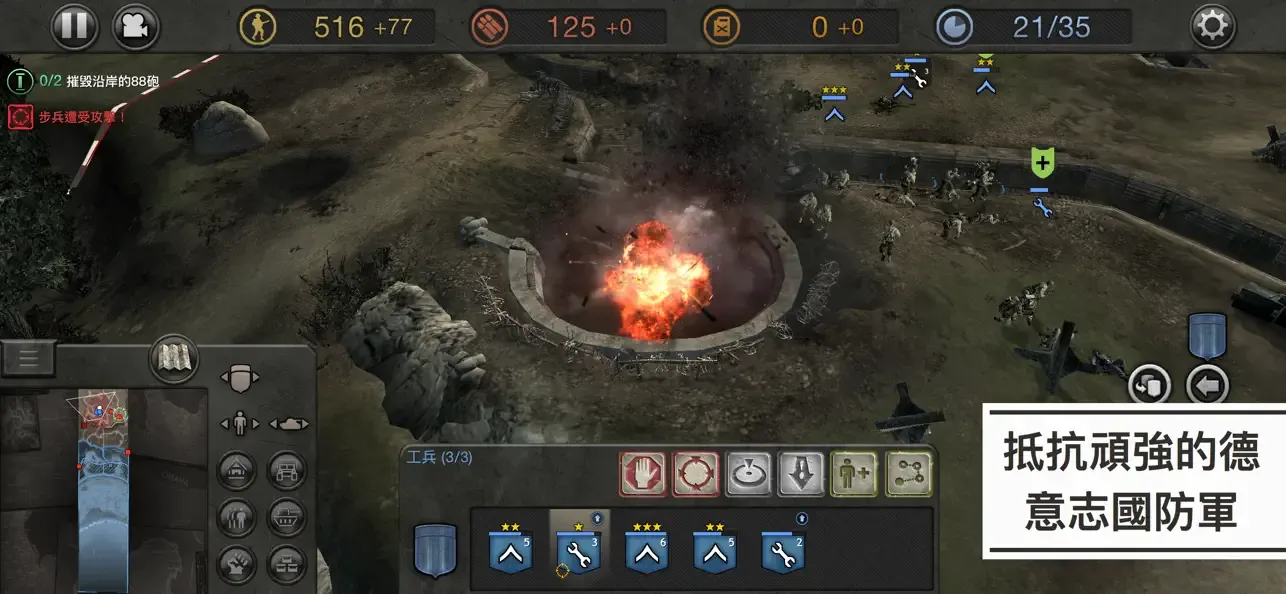Choose the engineer squad card with 2 members
Screen dimensions: 1286x594
pyautogui.click(x=782, y=549)
